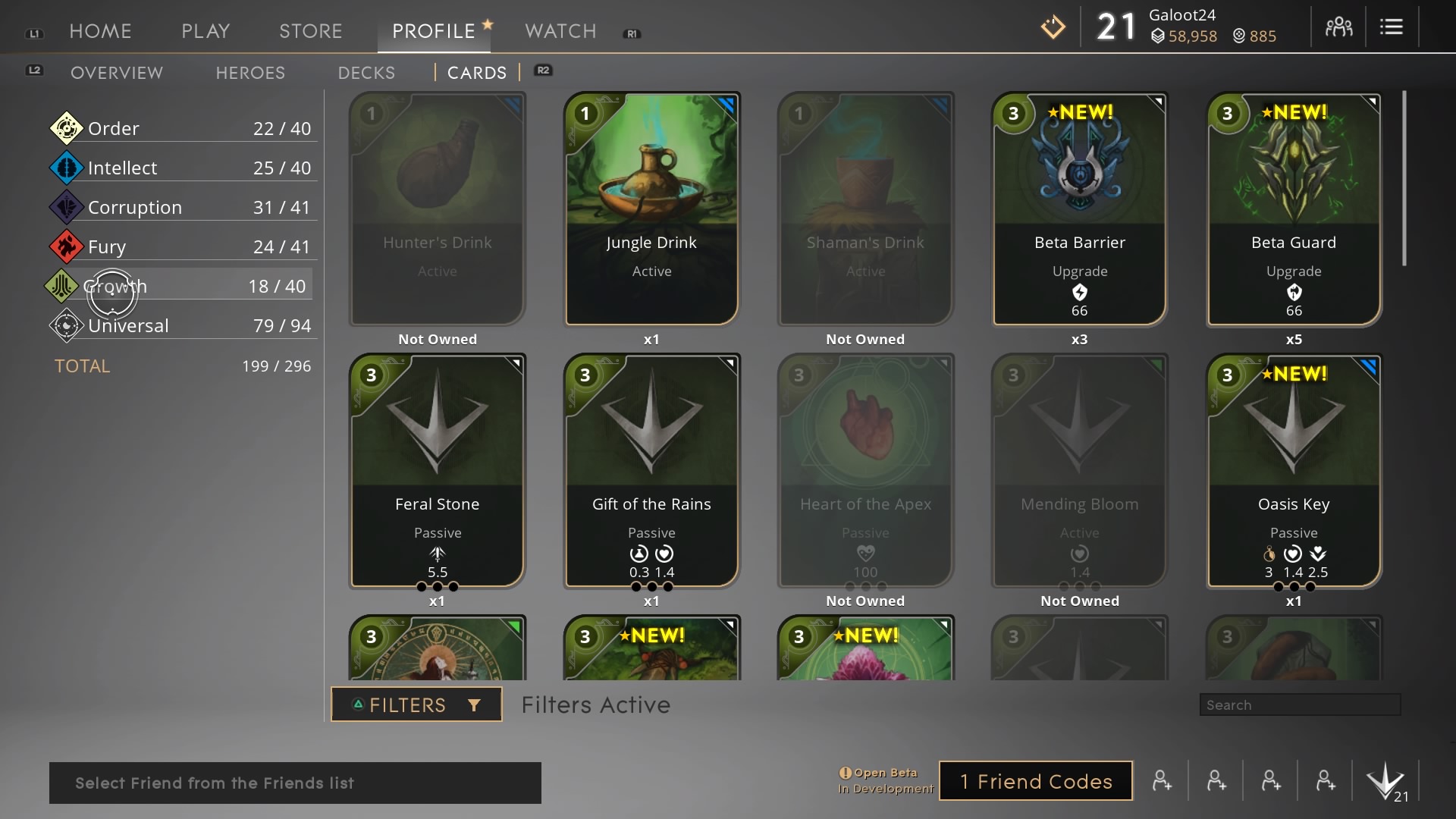
Task: Show Fury affinity cards
Action: [x=182, y=246]
